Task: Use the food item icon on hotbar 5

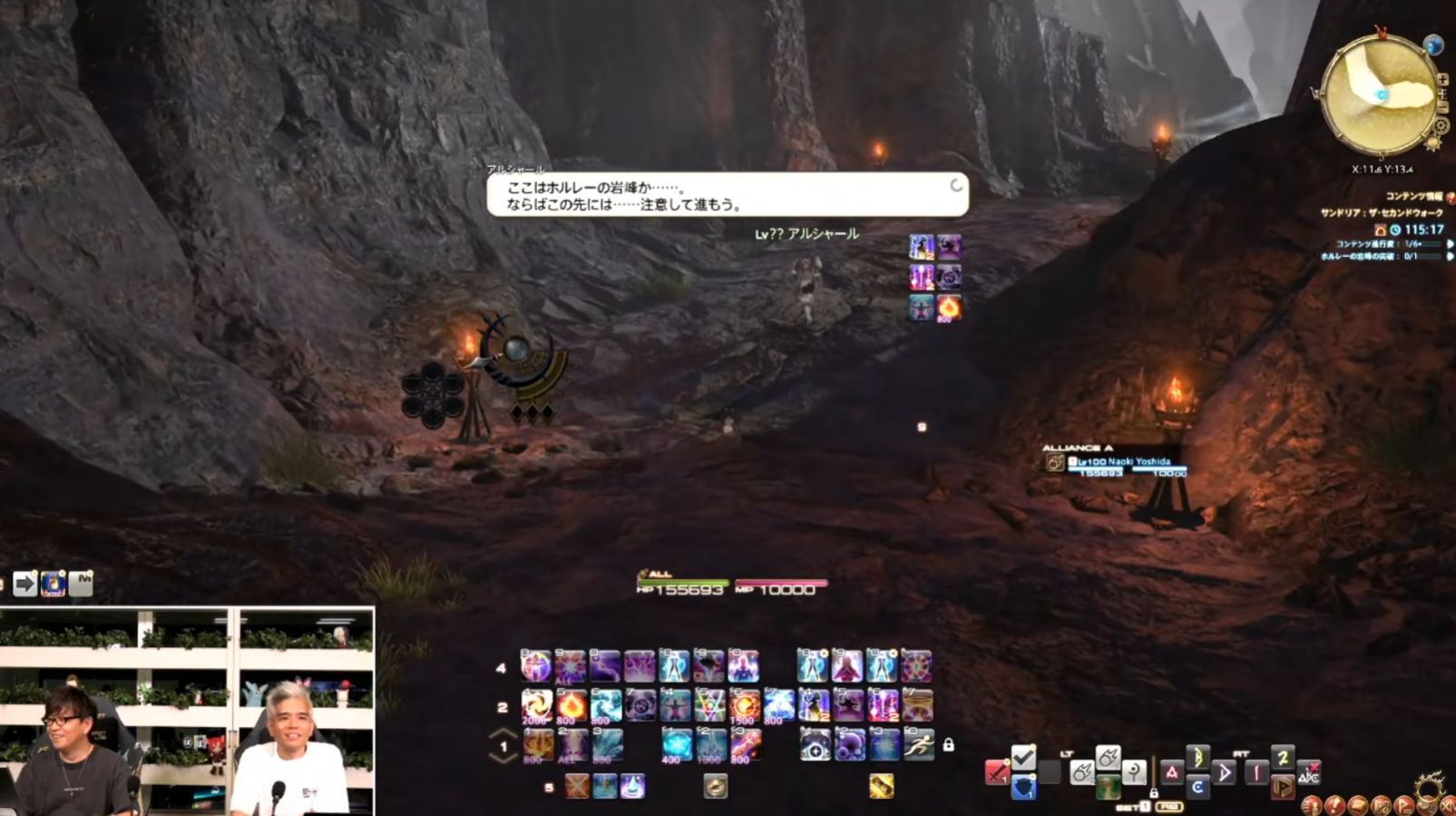Action: click(x=715, y=787)
